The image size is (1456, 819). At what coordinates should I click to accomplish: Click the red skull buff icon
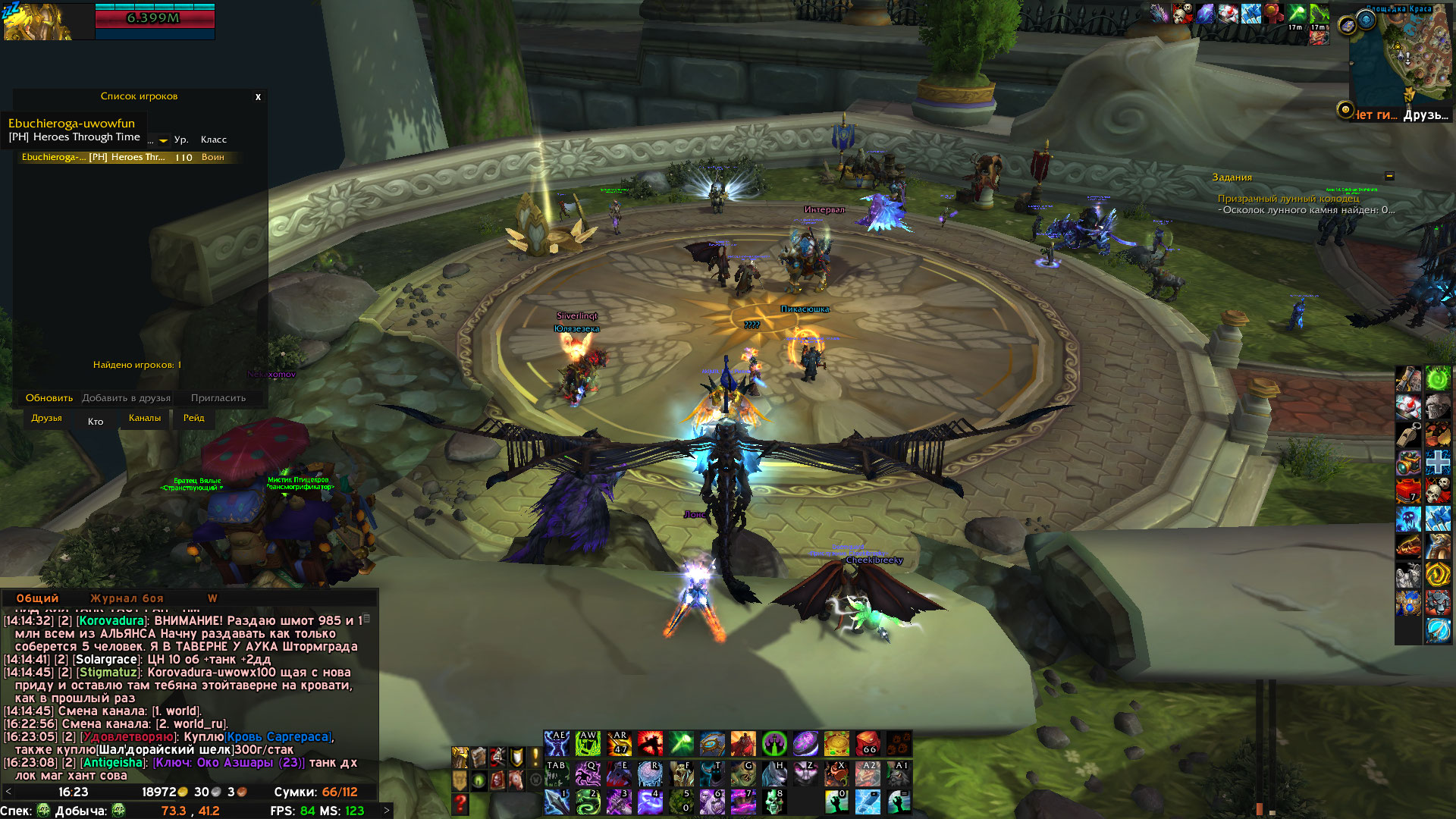1181,14
